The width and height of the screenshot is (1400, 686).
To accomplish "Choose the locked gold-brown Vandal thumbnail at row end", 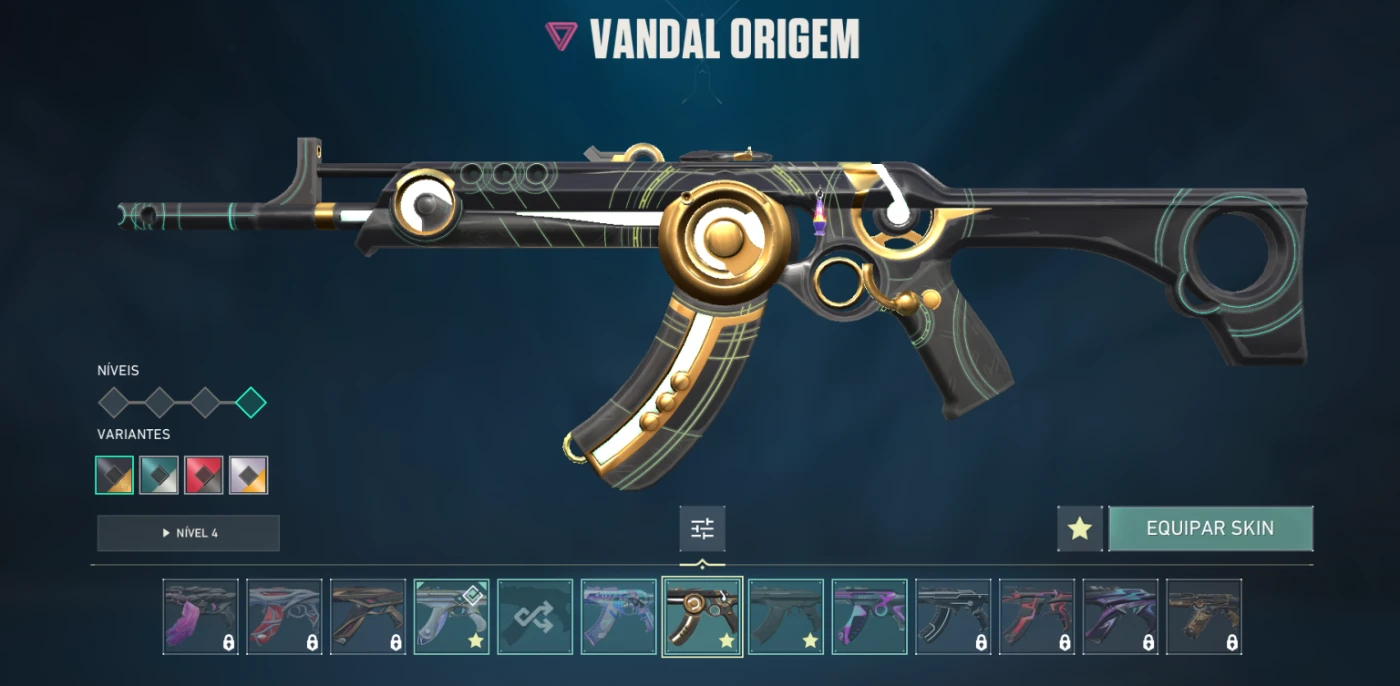I will (x=1204, y=616).
